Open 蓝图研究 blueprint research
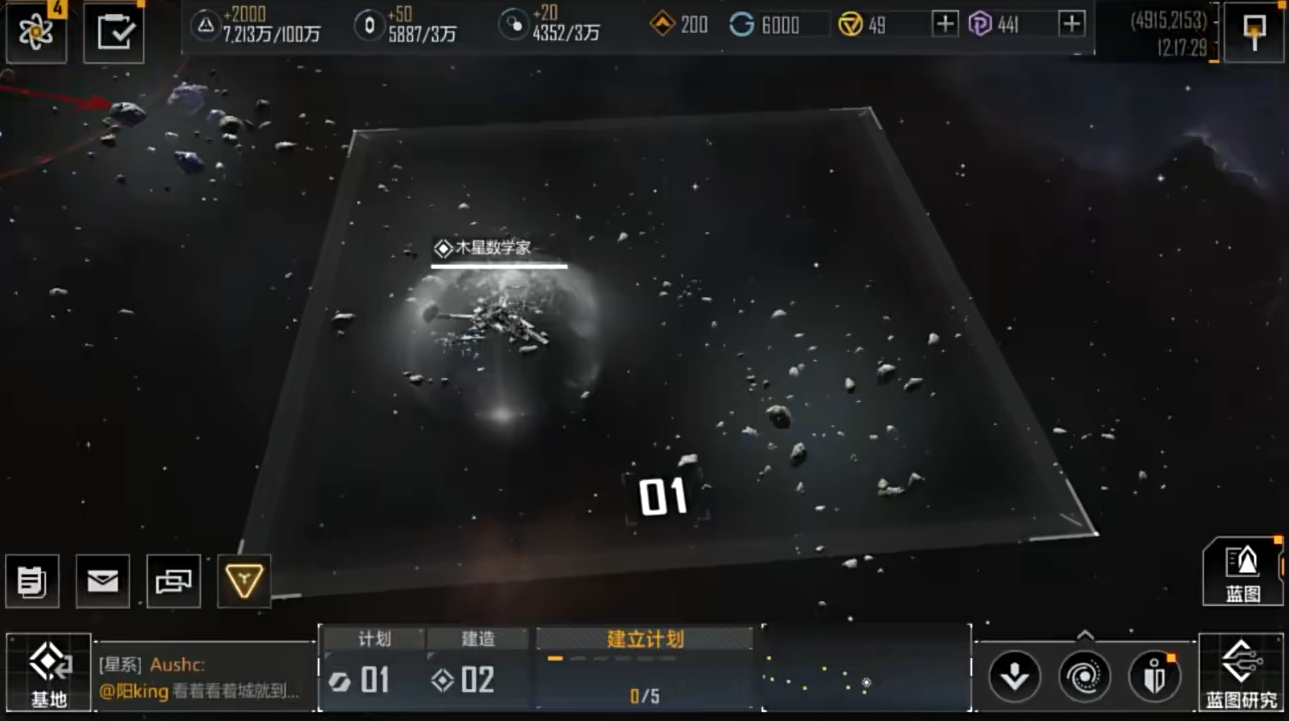Image resolution: width=1289 pixels, height=721 pixels. 1240,670
